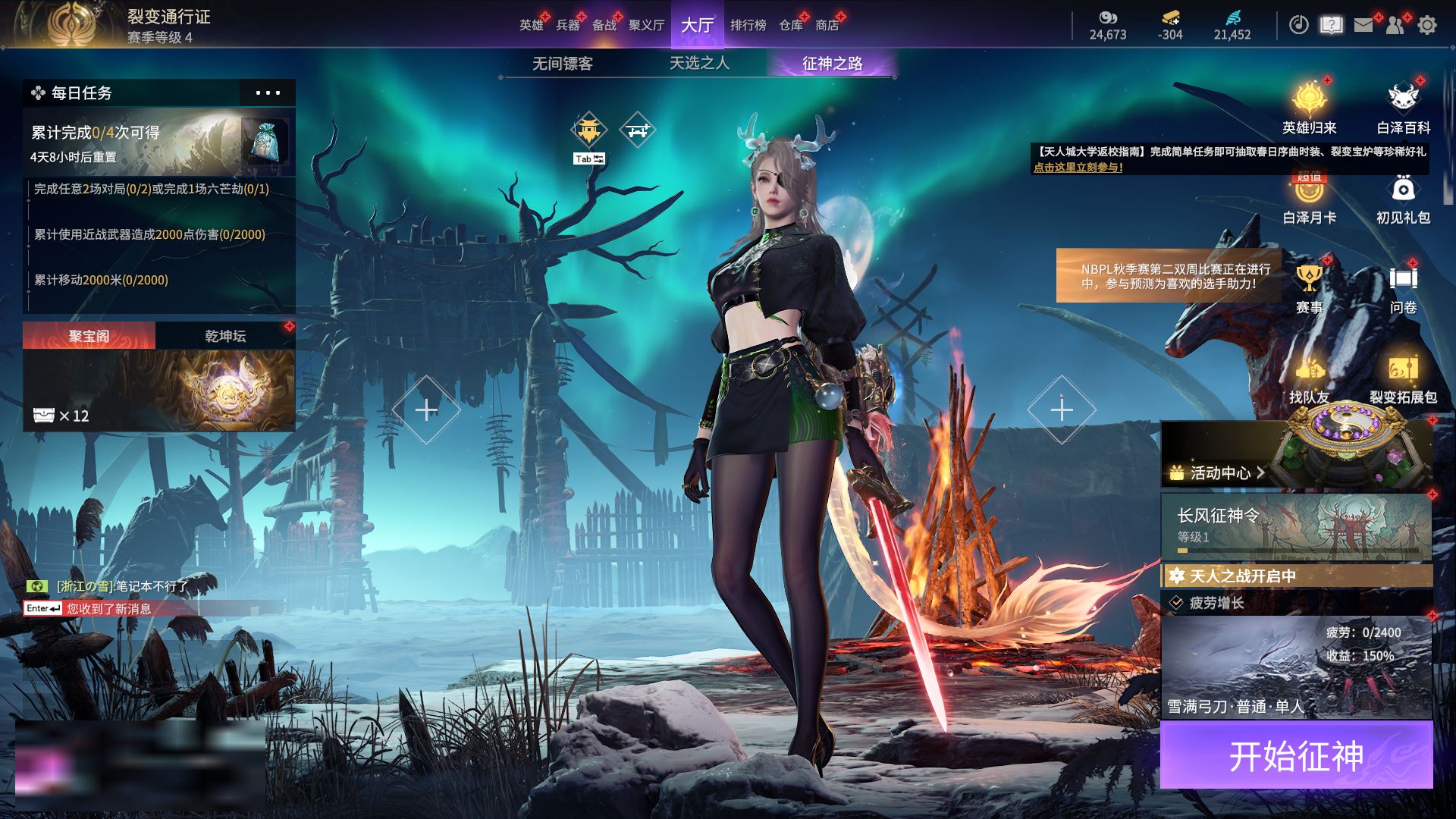Follow the 点击这里立刻参与 link

1078,168
